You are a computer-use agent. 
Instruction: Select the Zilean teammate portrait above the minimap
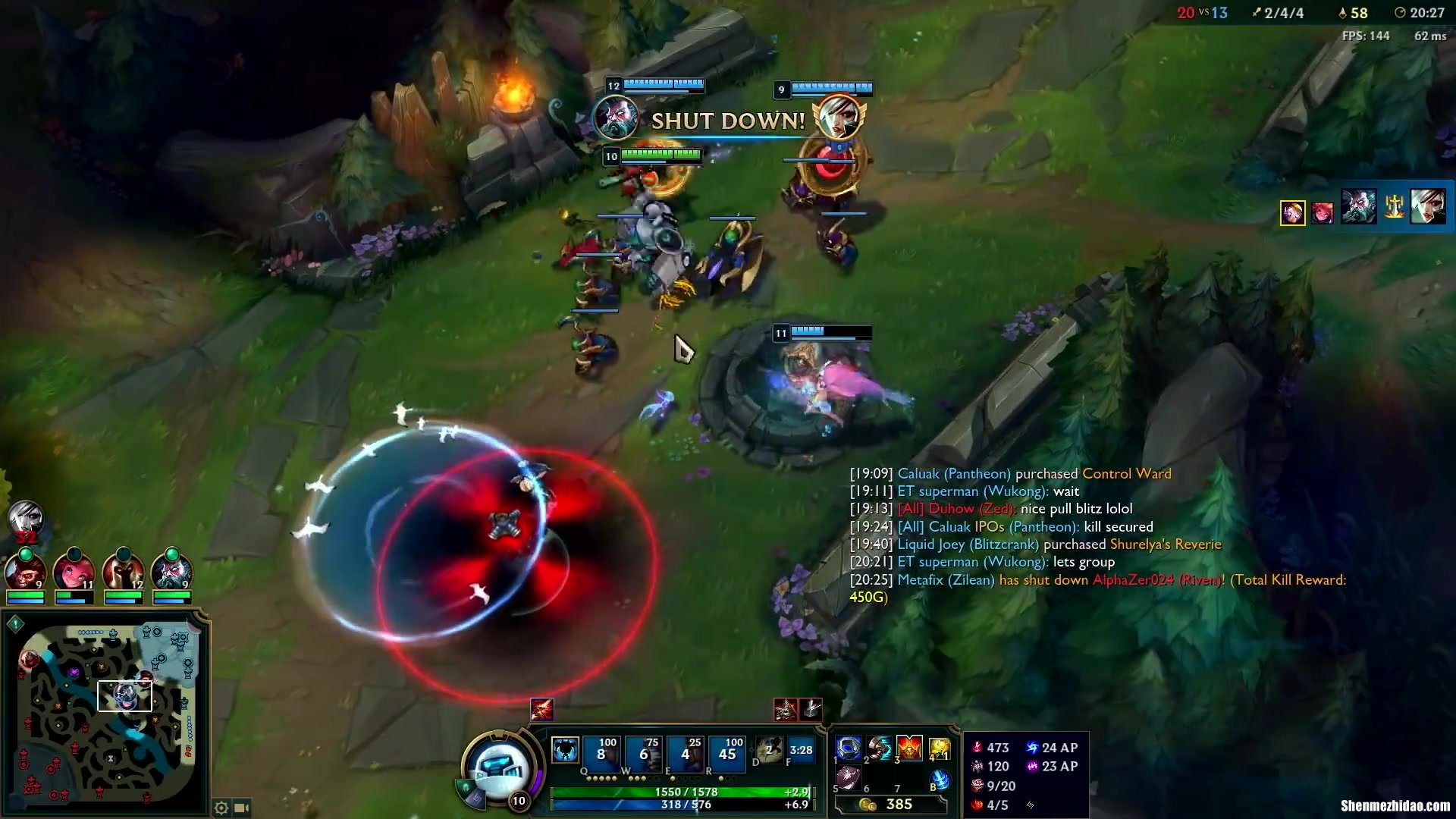click(172, 572)
